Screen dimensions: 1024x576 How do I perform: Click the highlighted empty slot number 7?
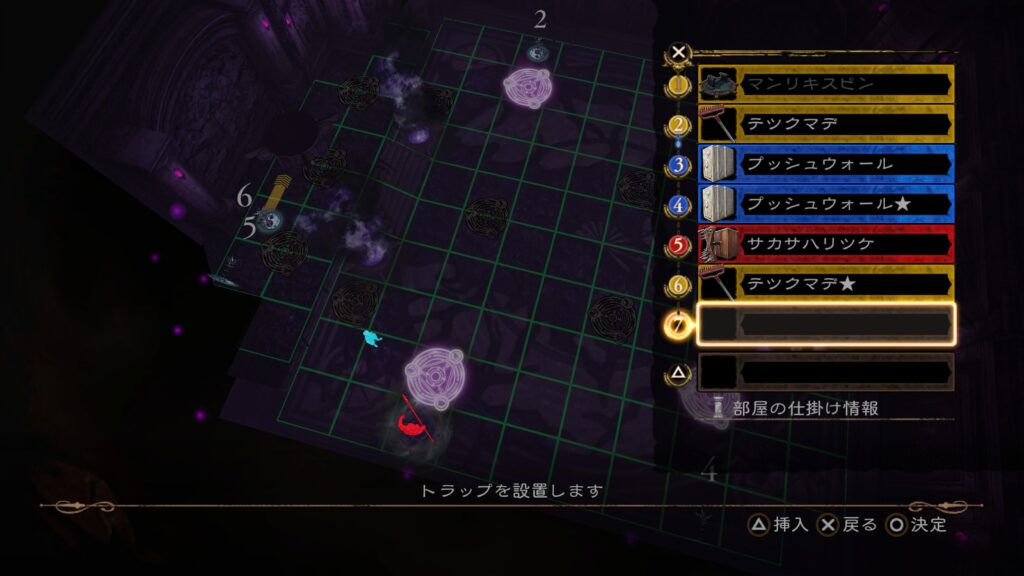[x=825, y=324]
